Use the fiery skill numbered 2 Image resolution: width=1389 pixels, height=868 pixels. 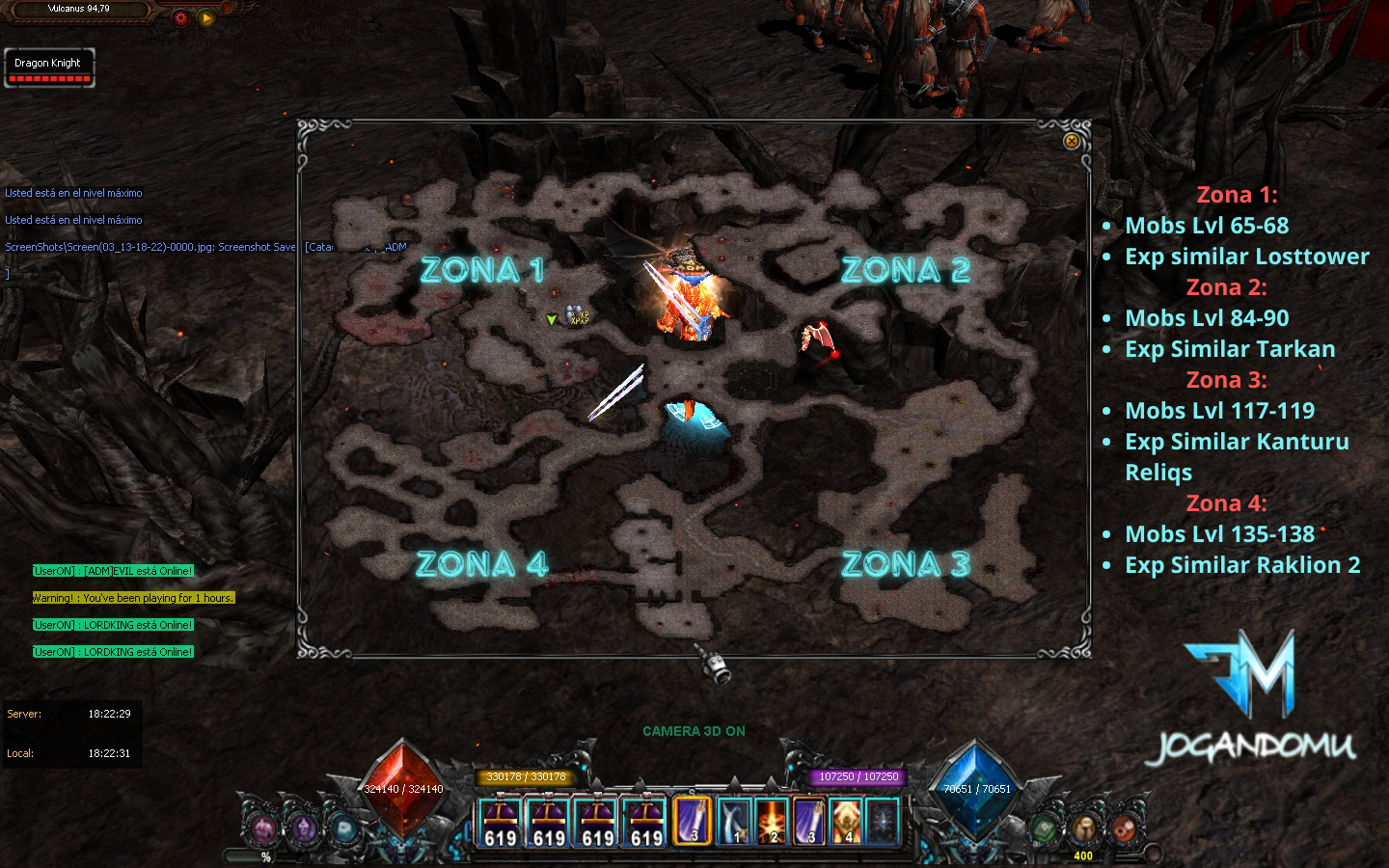point(772,822)
